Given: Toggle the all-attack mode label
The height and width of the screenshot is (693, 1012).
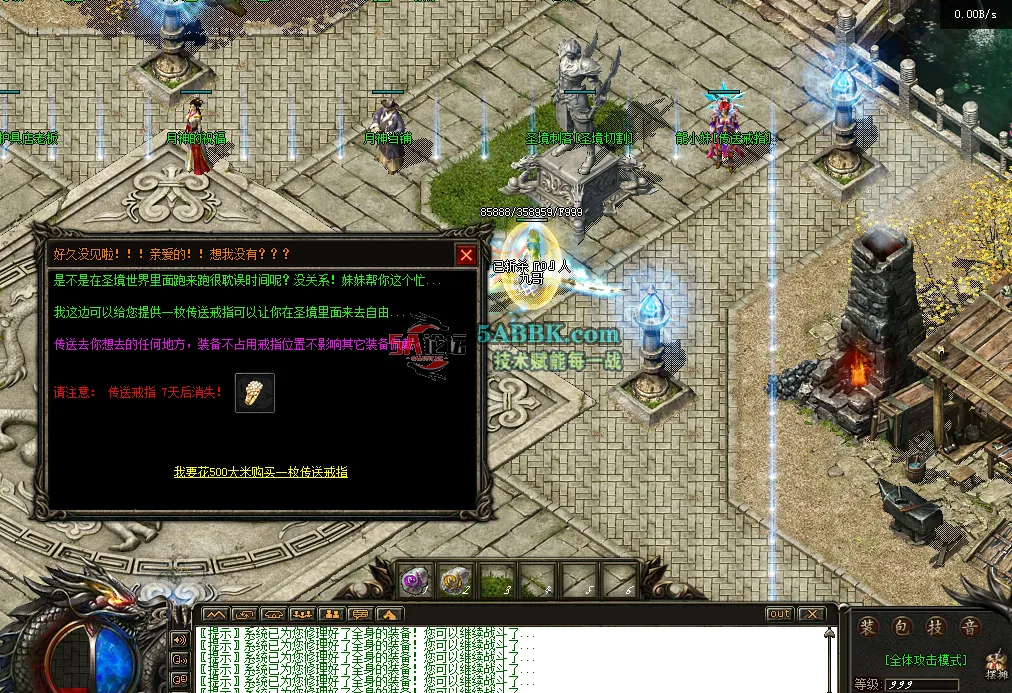Looking at the screenshot, I should [x=925, y=660].
